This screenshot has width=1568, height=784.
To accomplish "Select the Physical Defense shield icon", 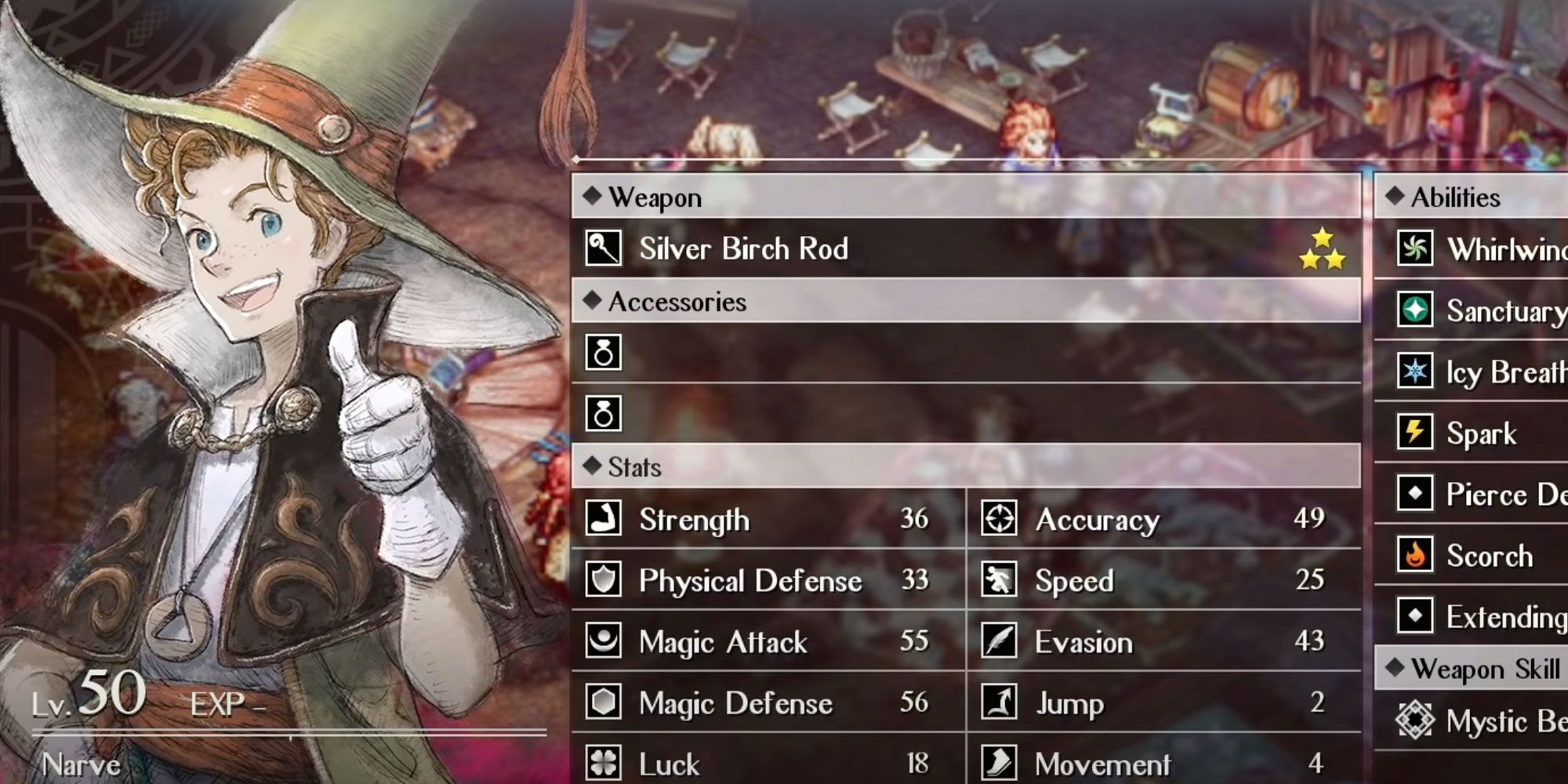I will pos(604,580).
